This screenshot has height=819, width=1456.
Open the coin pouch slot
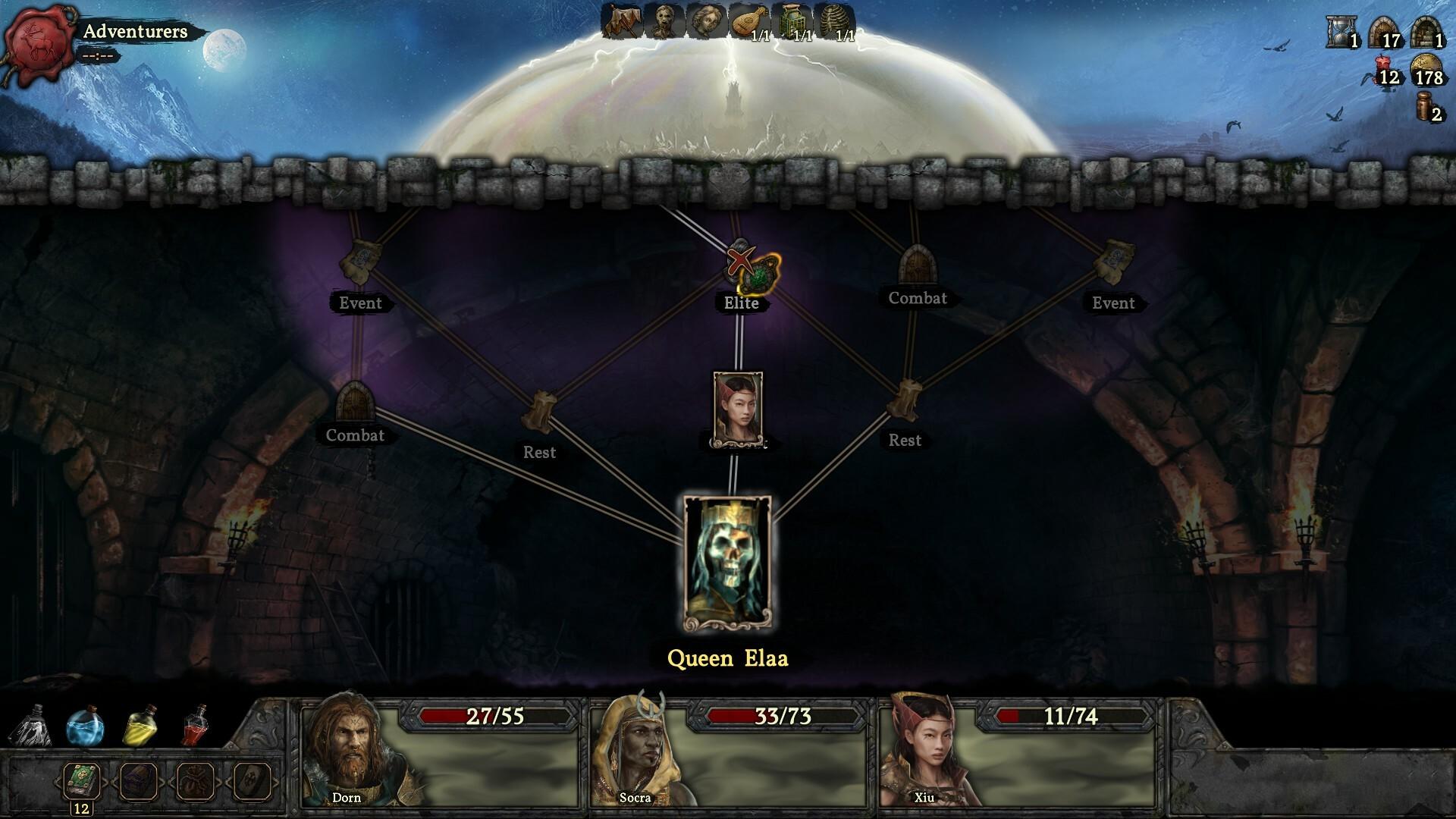[x=196, y=781]
